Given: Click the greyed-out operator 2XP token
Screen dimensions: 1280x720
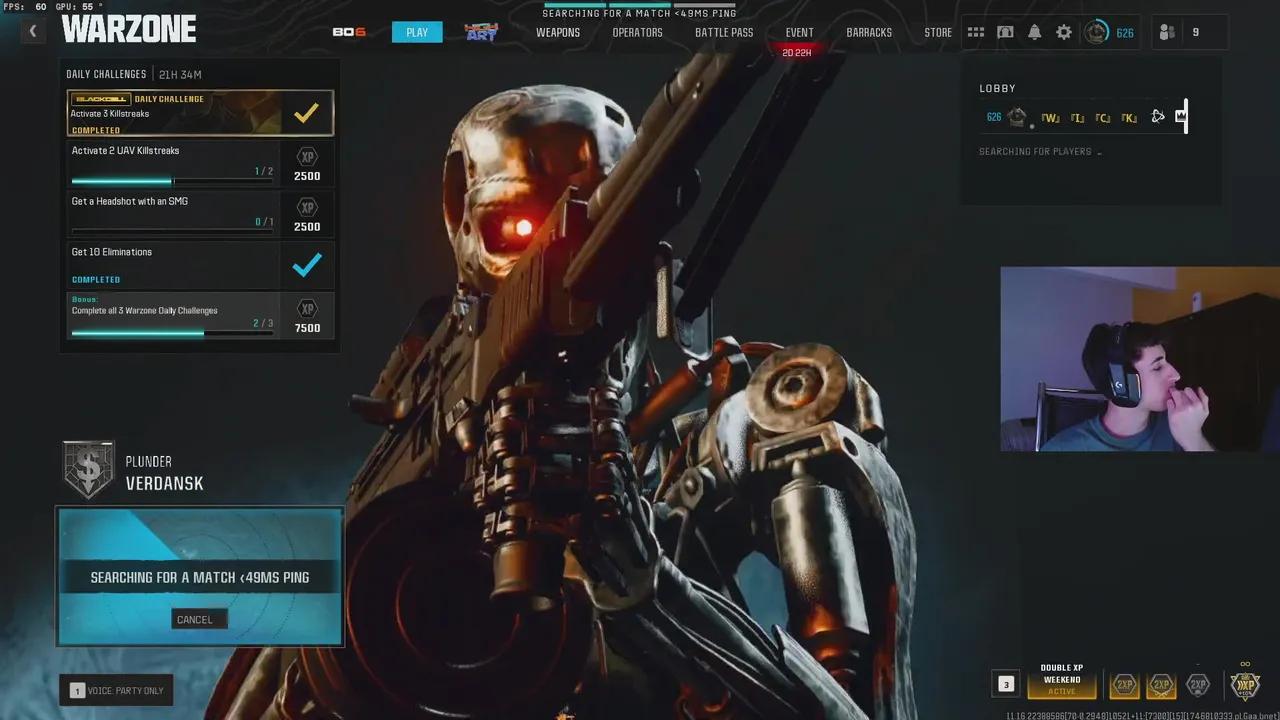Looking at the screenshot, I should pos(1197,685).
